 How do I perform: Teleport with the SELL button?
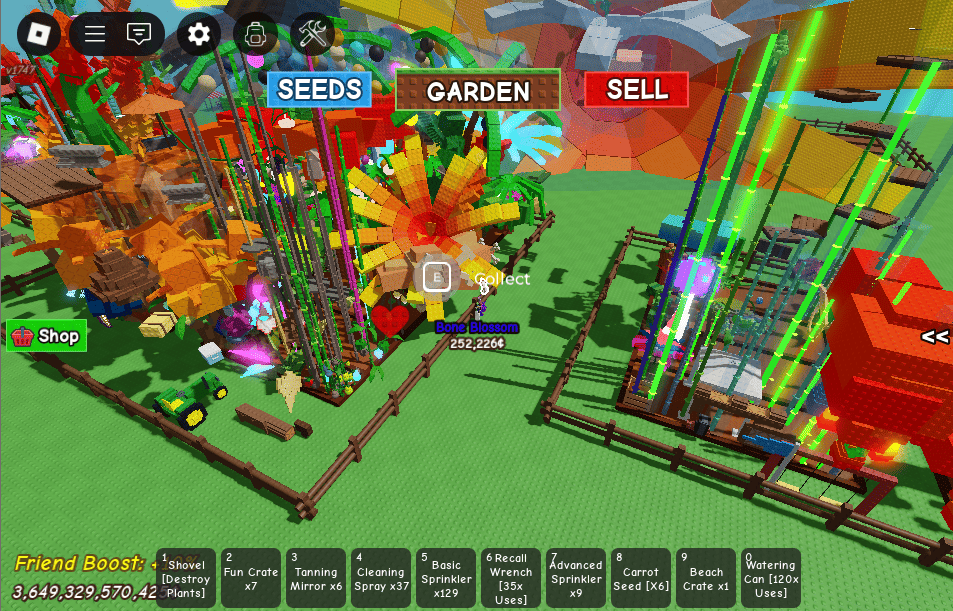point(637,90)
